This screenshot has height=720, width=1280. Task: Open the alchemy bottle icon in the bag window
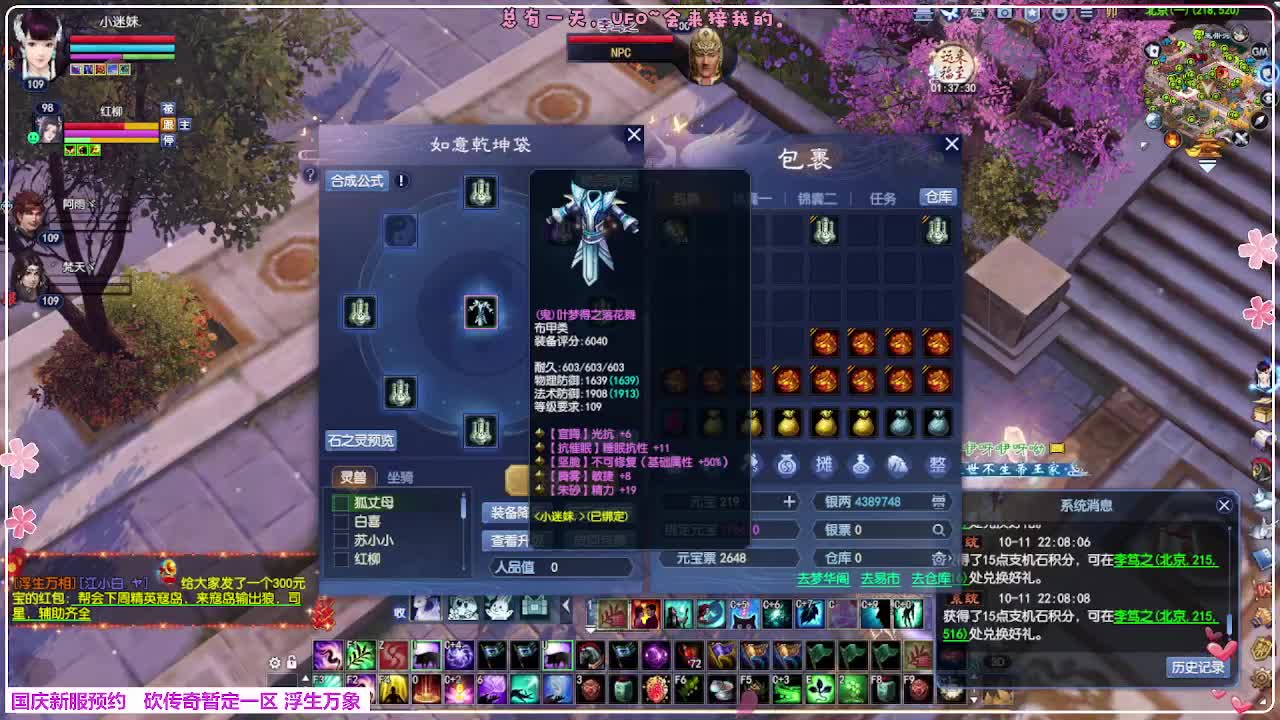[x=861, y=464]
